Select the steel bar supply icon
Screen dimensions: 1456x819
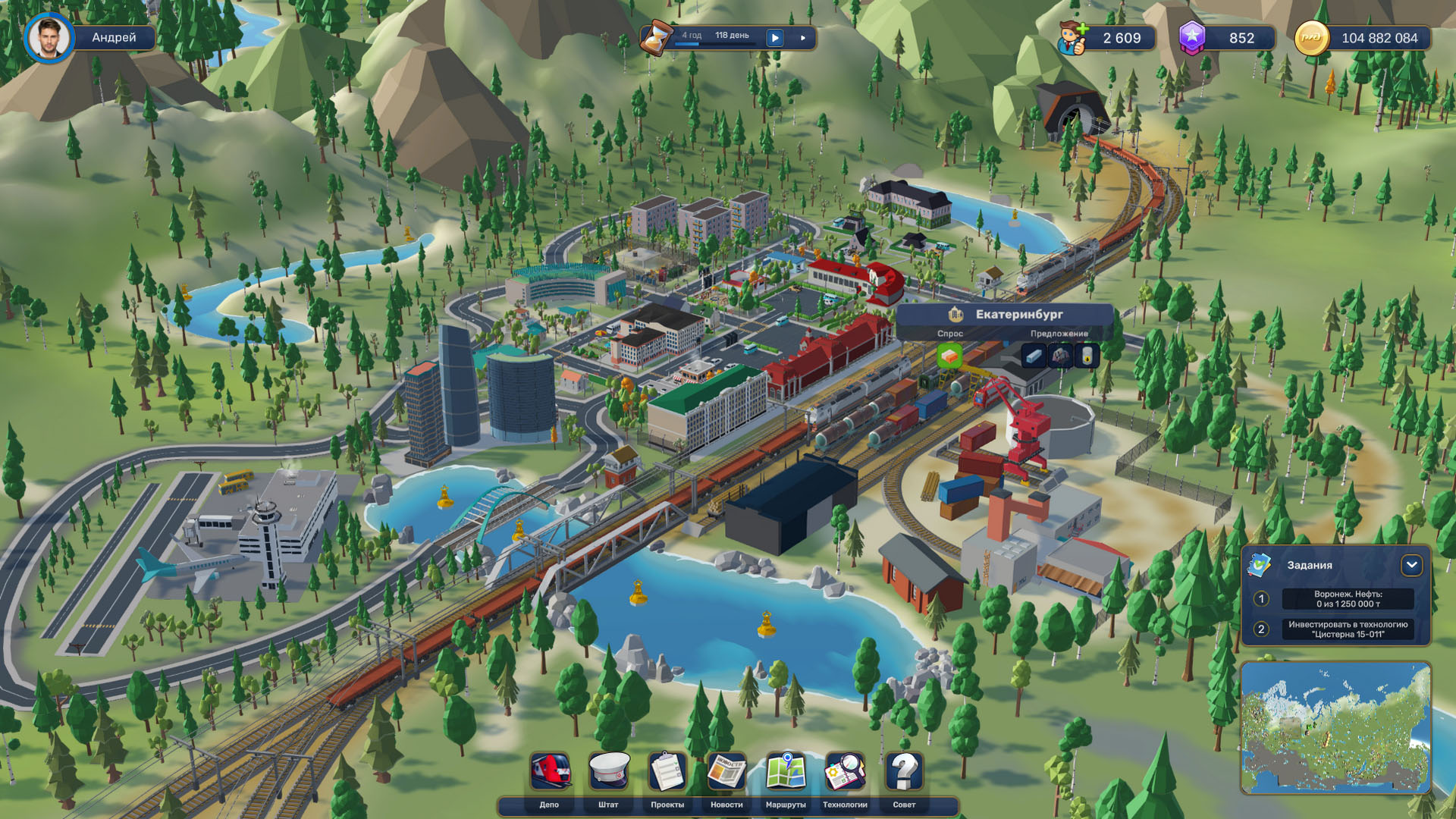tap(1034, 356)
